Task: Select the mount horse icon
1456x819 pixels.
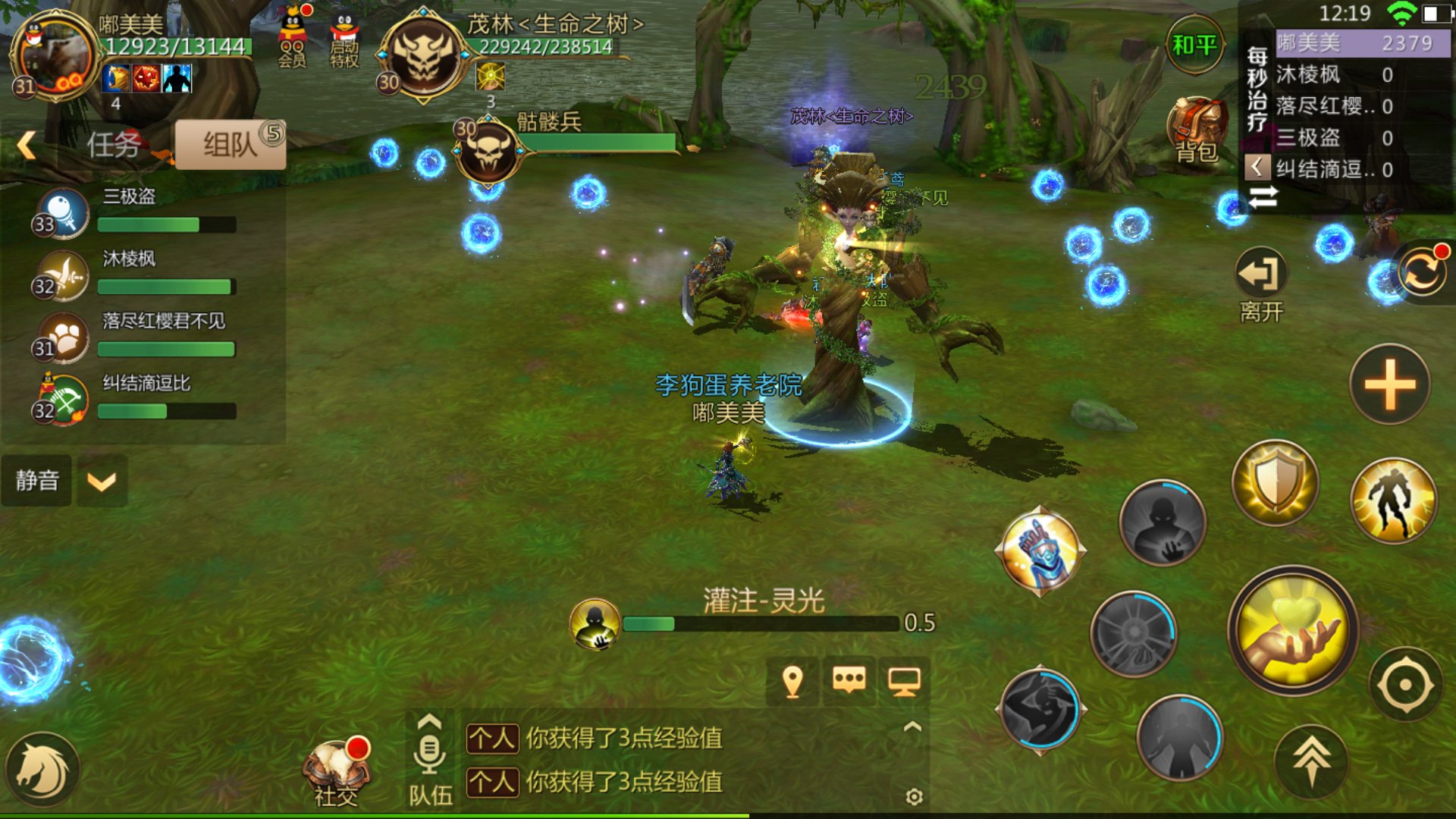Action: pos(42,769)
